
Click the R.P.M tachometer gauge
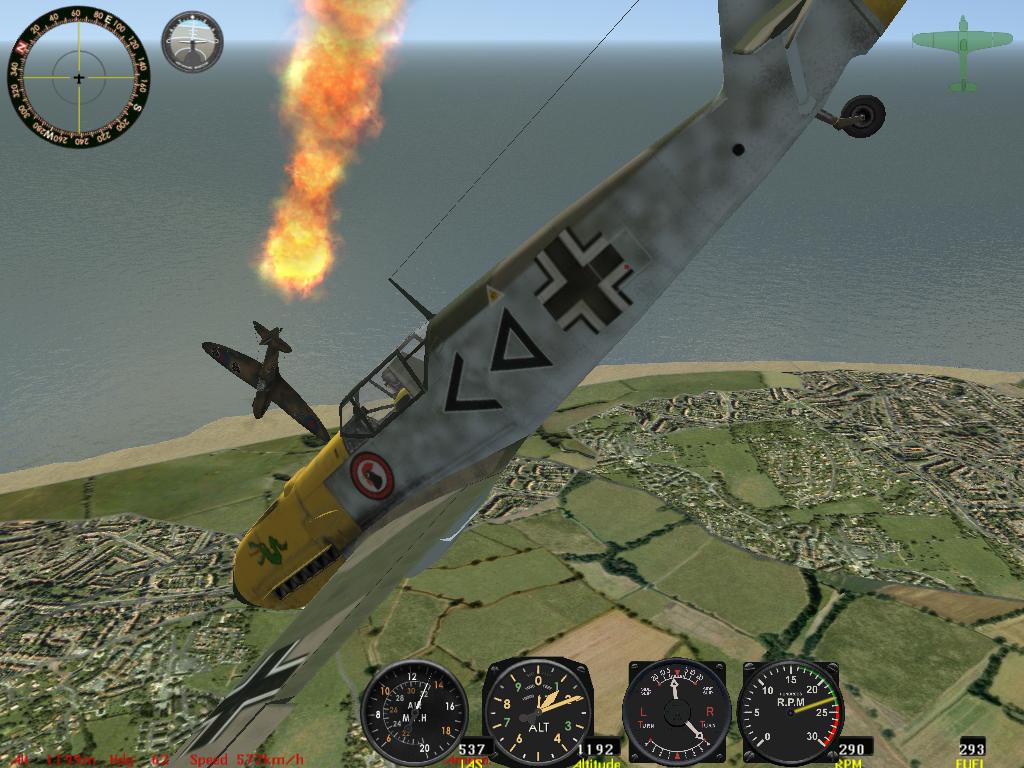pyautogui.click(x=790, y=712)
